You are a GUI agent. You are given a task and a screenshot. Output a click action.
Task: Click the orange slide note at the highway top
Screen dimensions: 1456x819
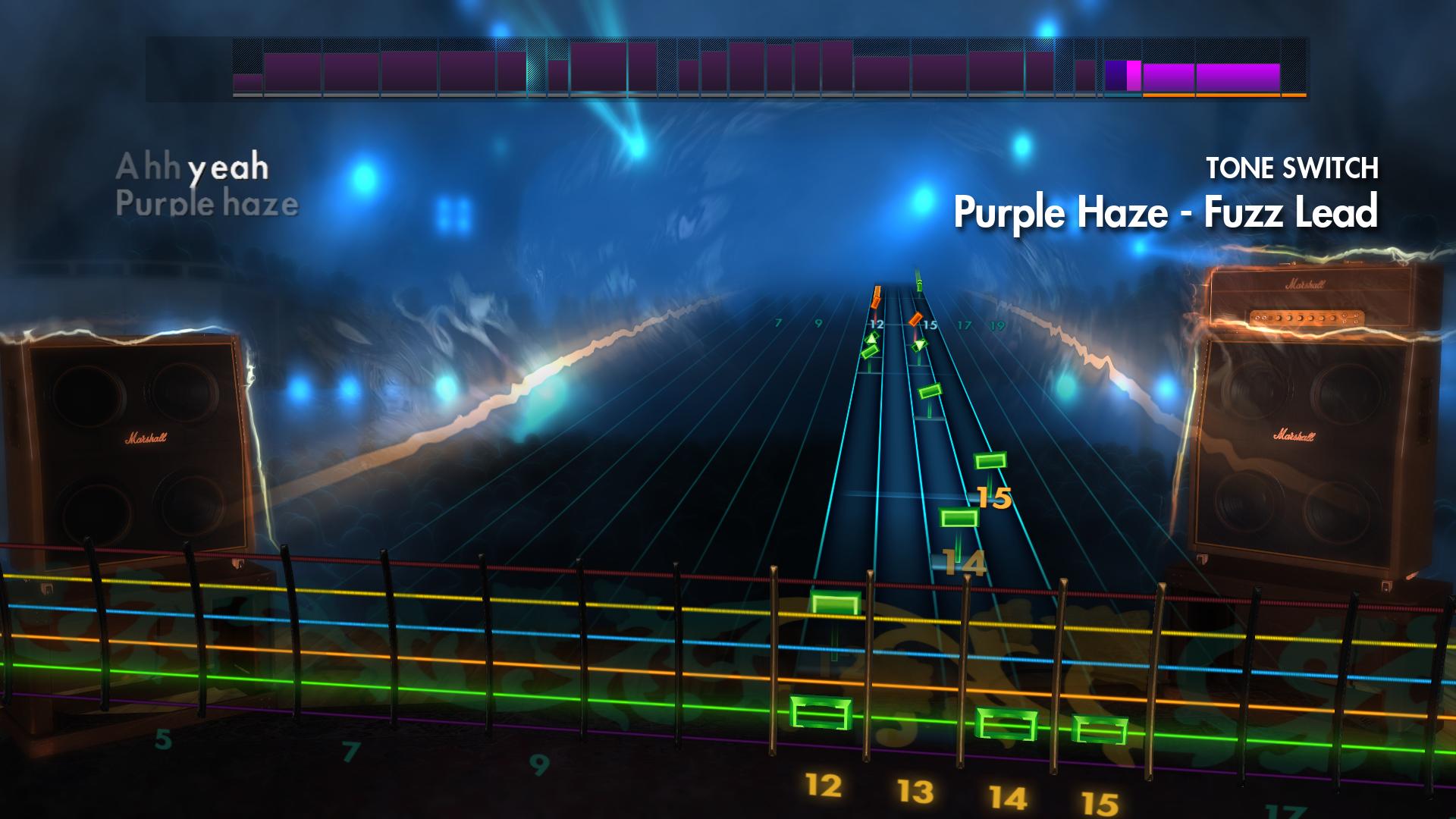(876, 296)
